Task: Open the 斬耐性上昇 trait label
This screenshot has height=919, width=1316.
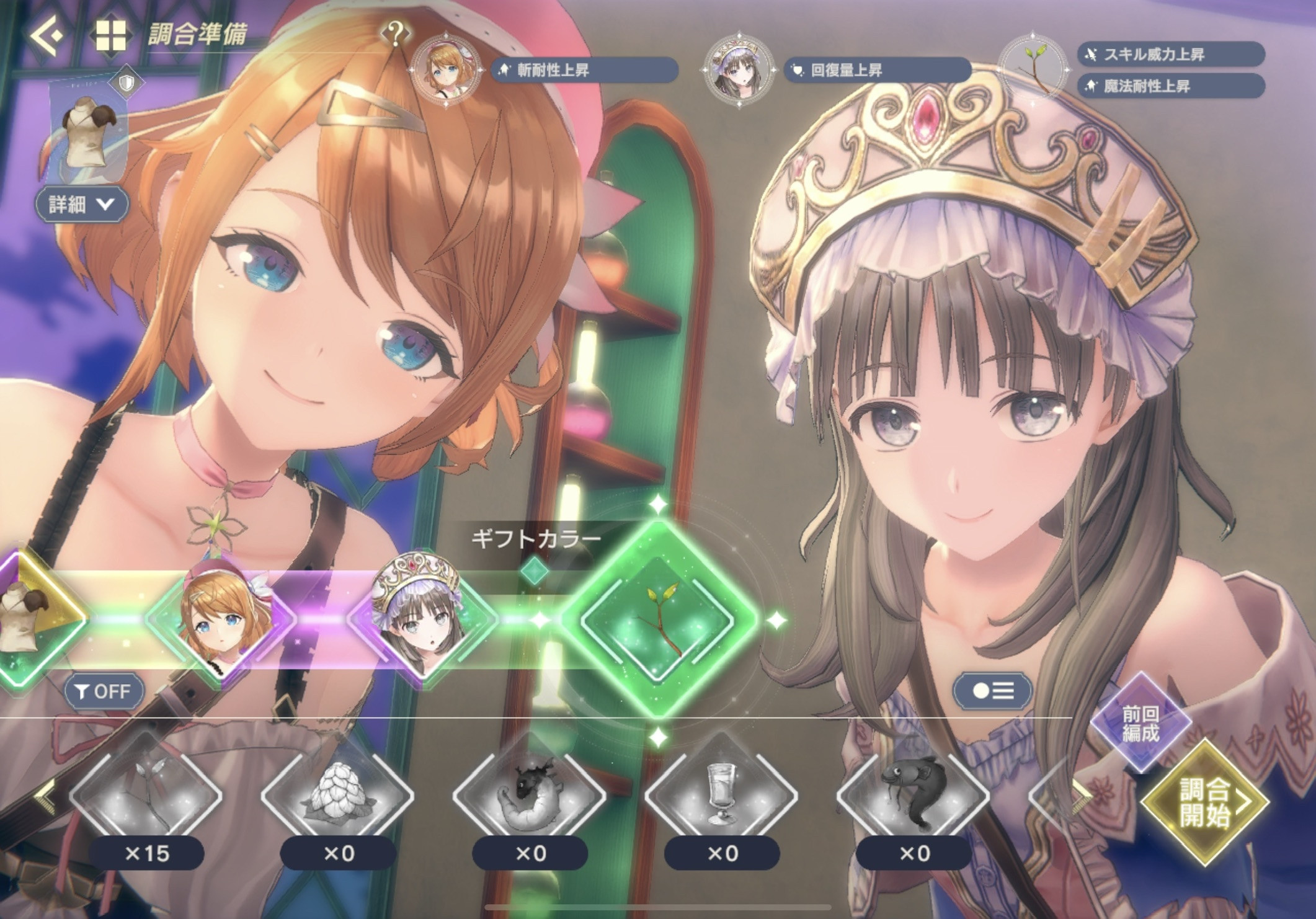Action: coord(584,70)
